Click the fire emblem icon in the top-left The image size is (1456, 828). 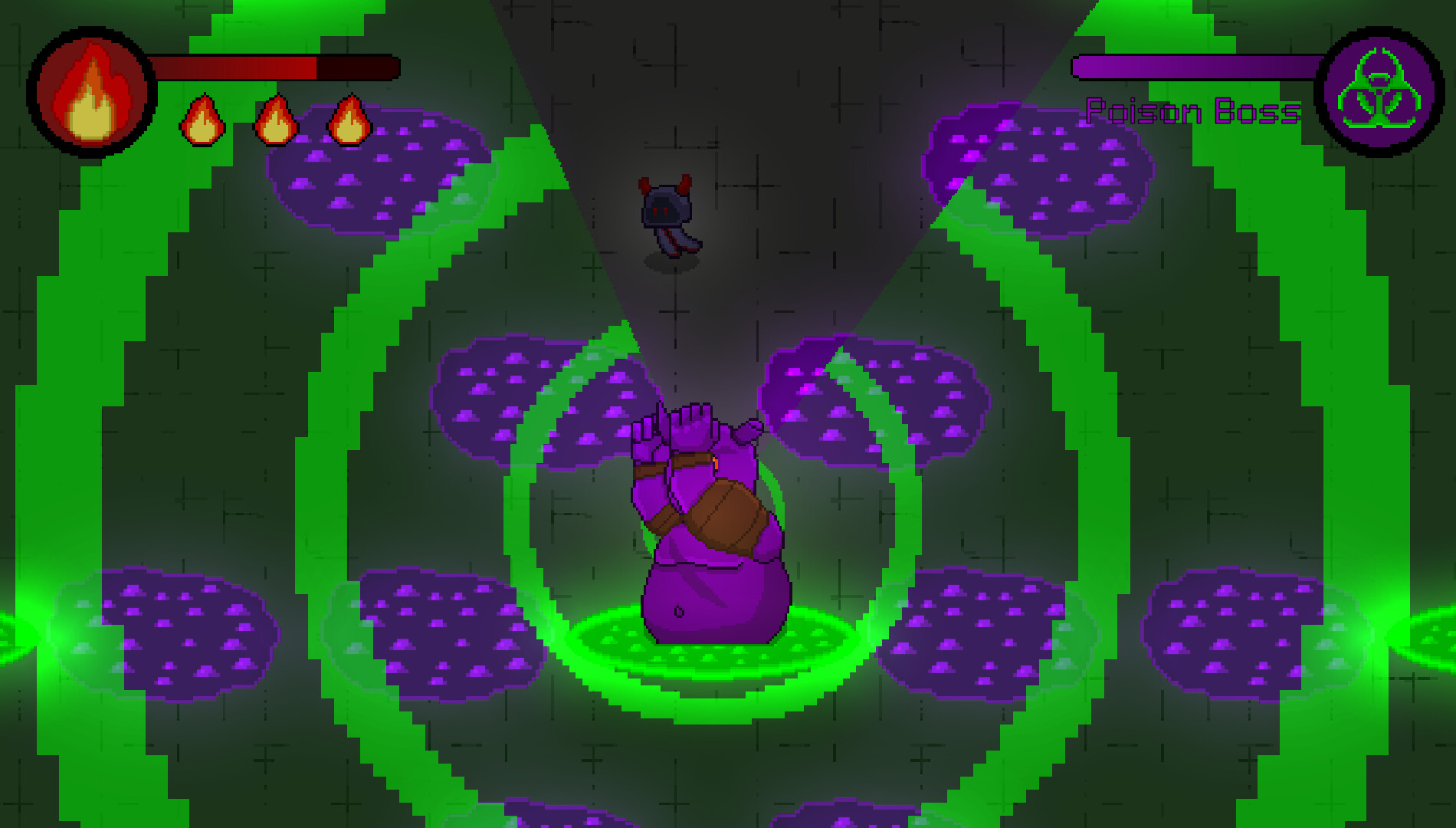tap(90, 90)
